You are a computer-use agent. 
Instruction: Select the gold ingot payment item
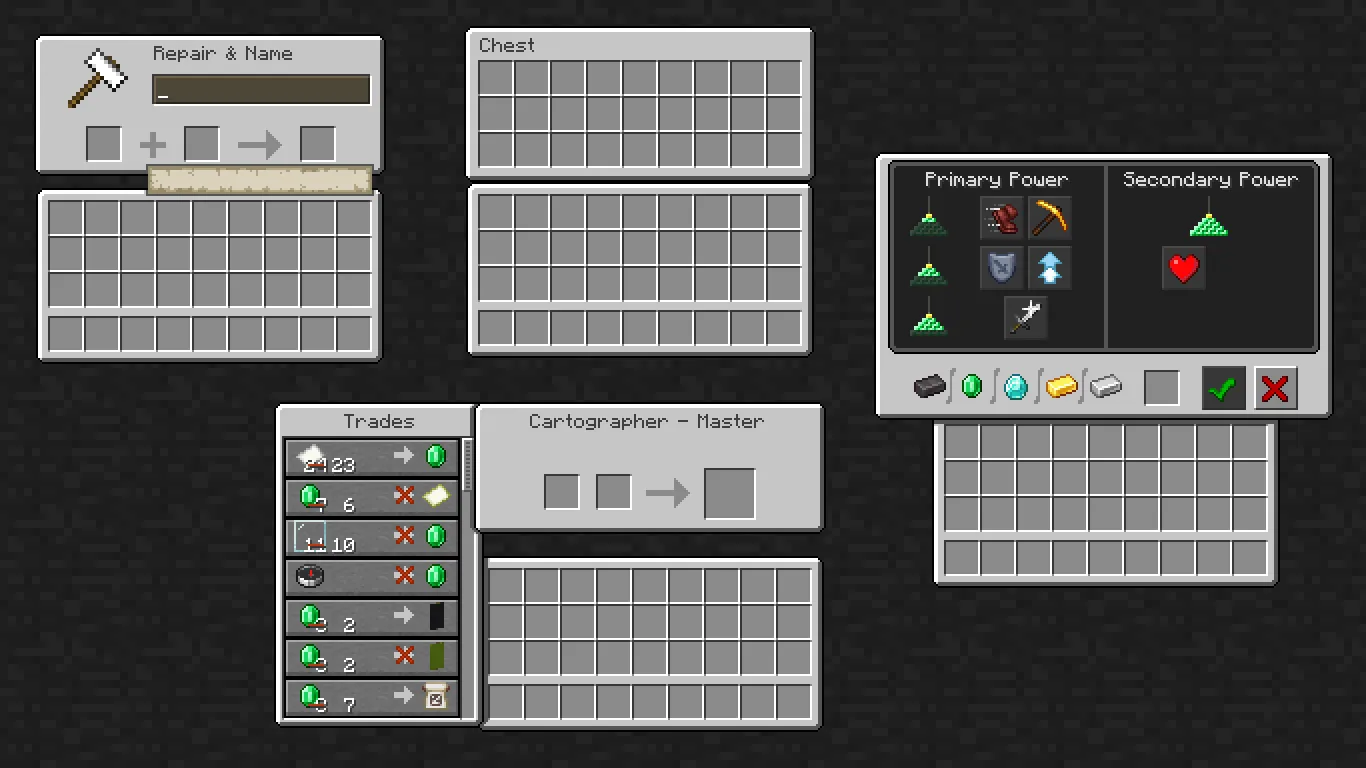pos(1061,386)
